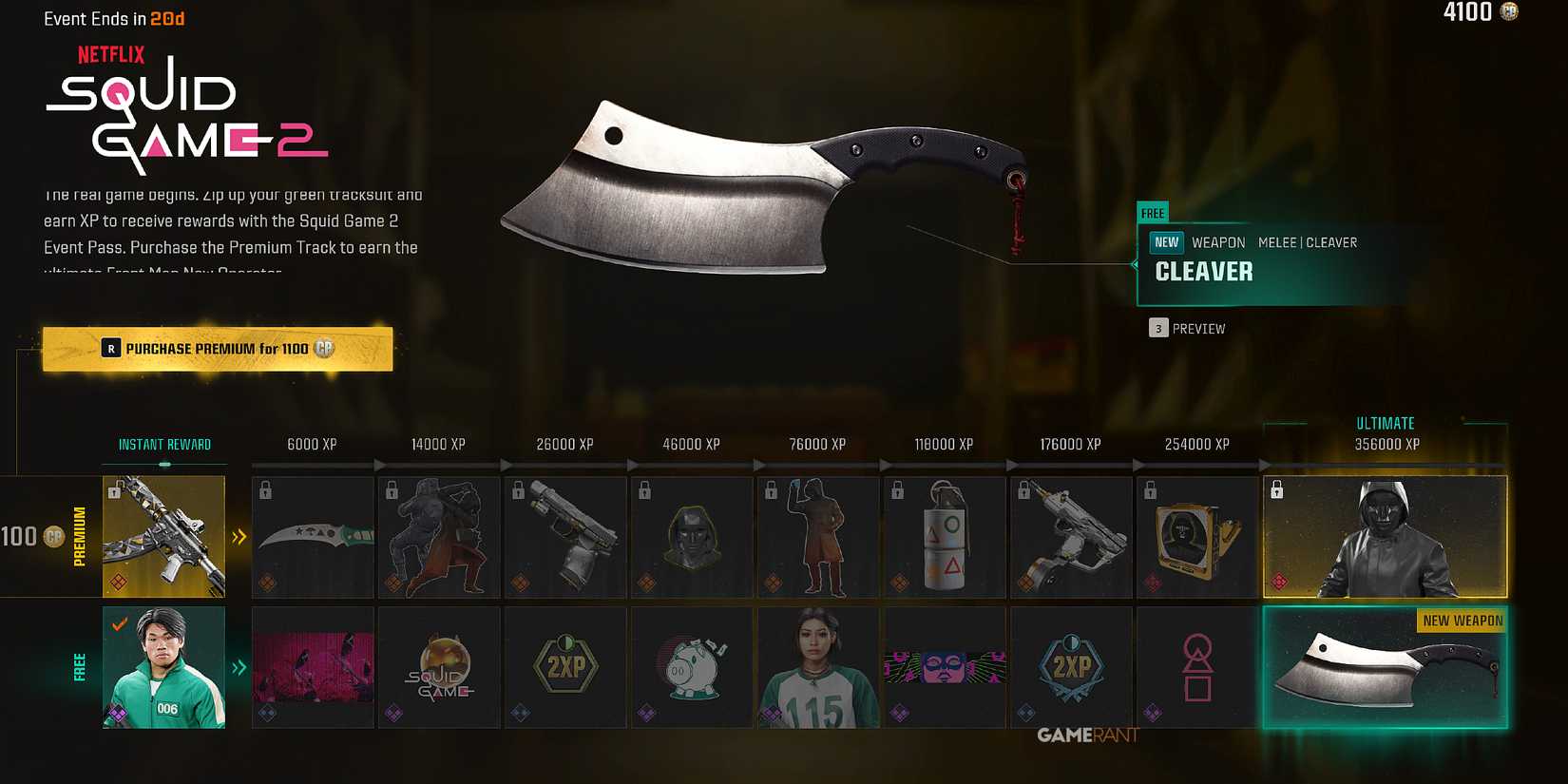Click the lock icon on the Ultimate reward tile
The height and width of the screenshot is (784, 1568).
click(1277, 490)
